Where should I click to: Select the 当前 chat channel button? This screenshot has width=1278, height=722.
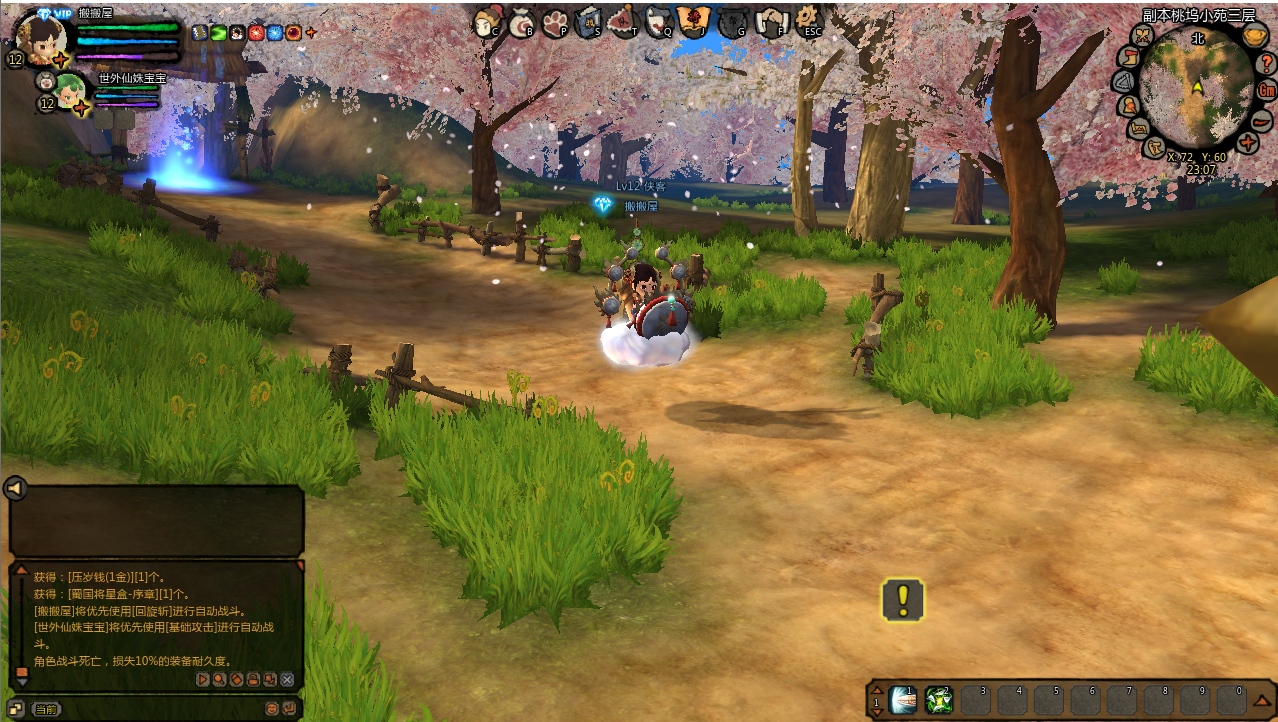pyautogui.click(x=45, y=709)
